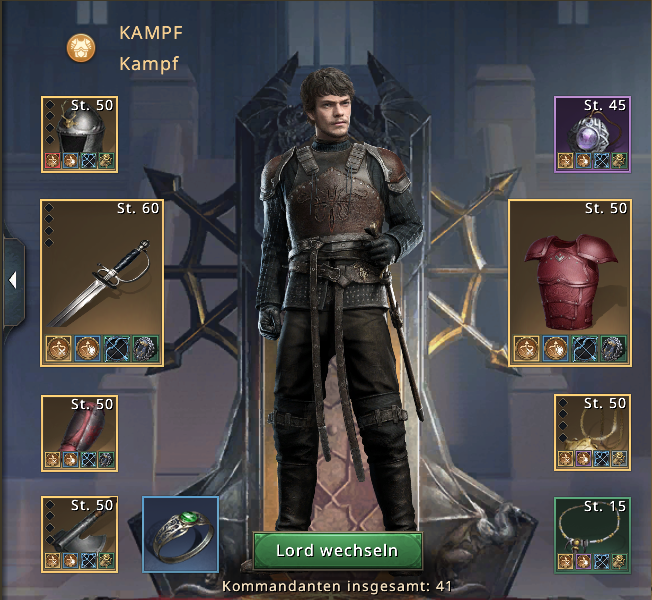Click the Lord wechseln button
Image resolution: width=652 pixels, height=600 pixels.
coord(337,551)
